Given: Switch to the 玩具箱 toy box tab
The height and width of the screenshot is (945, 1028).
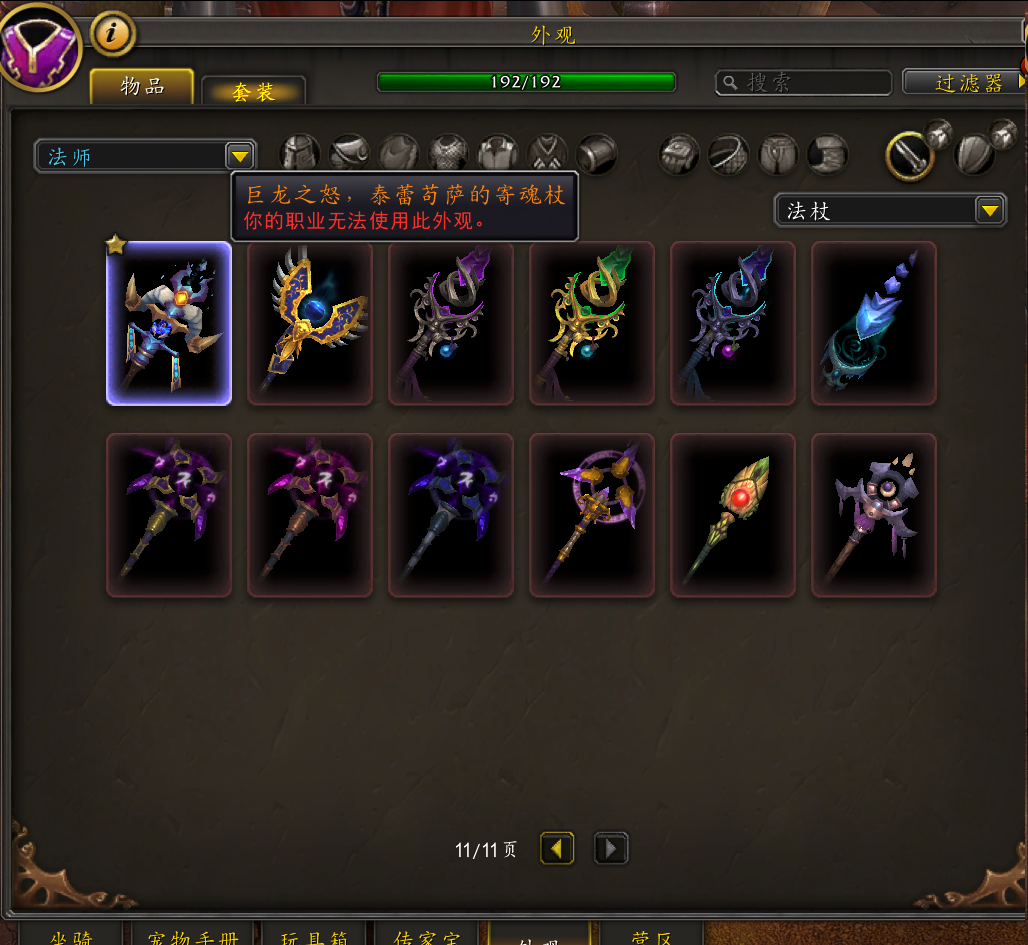Looking at the screenshot, I should [312, 937].
